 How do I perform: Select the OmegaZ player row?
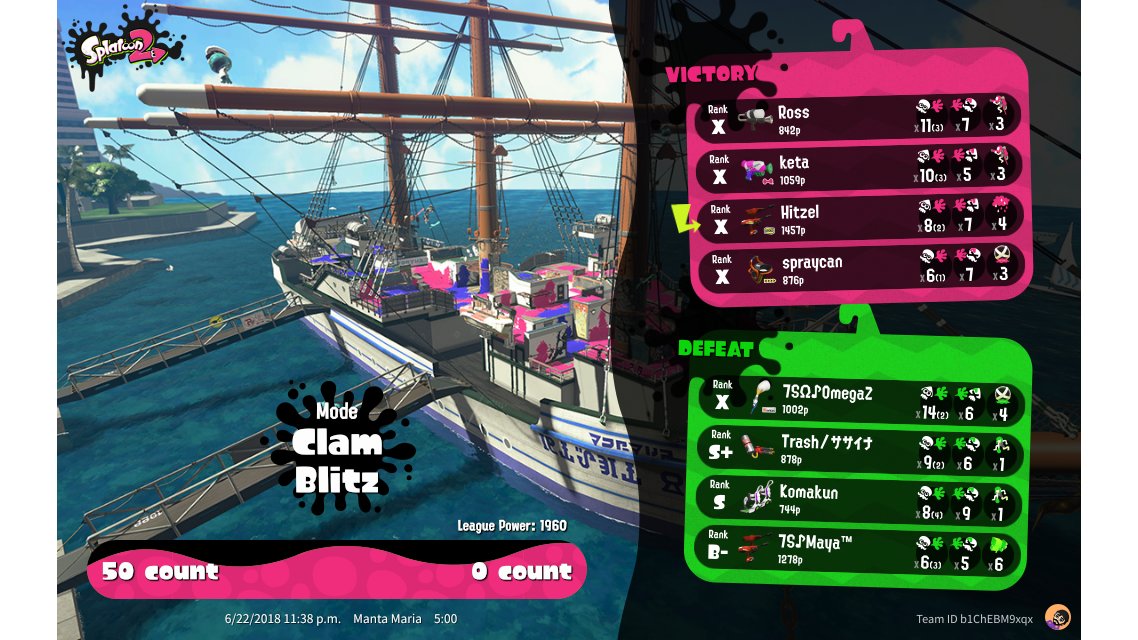tap(858, 400)
